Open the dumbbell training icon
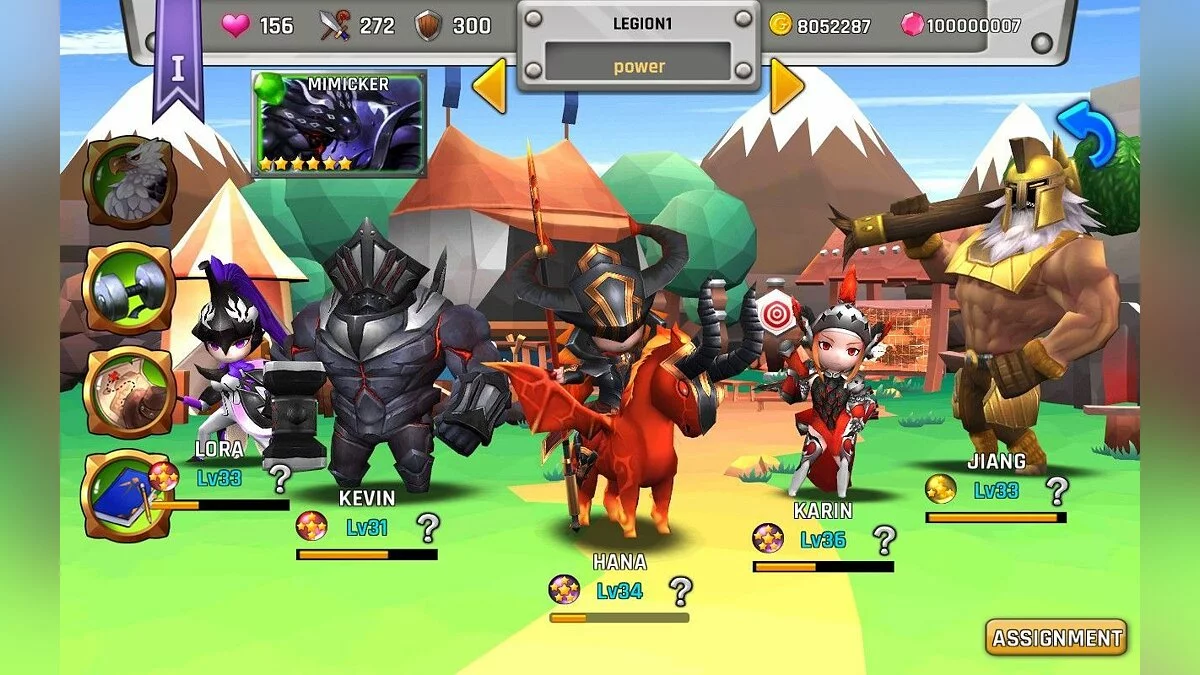This screenshot has width=1200, height=675. [130, 289]
